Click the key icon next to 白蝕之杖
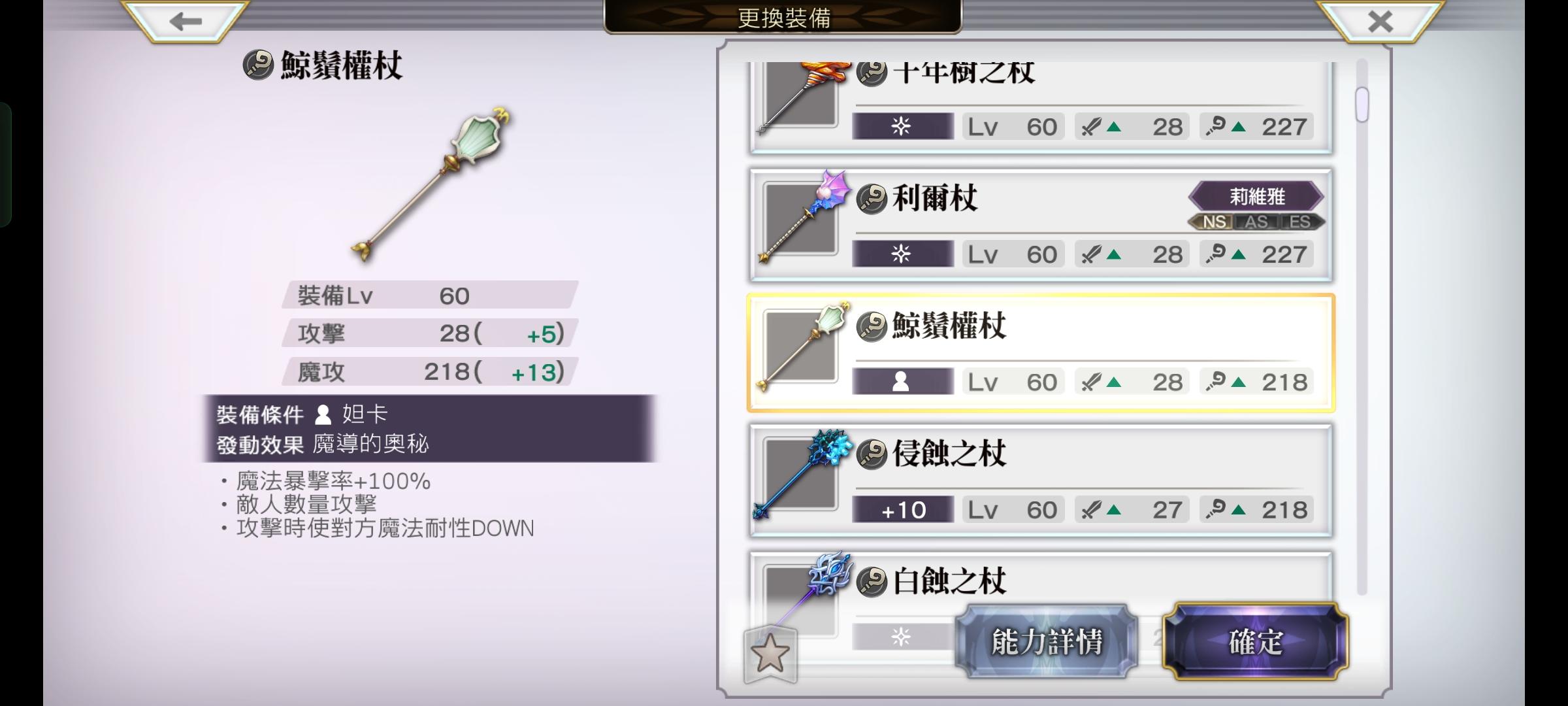 [874, 580]
